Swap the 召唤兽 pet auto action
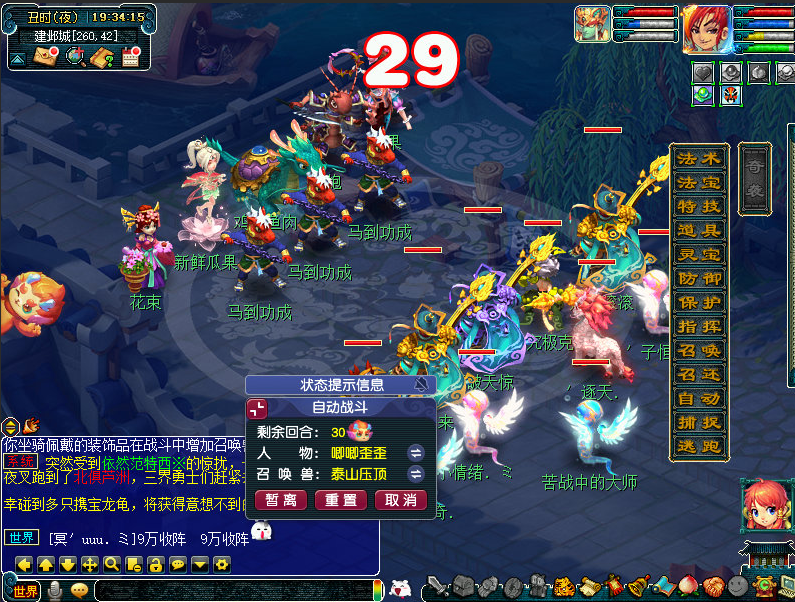This screenshot has width=795, height=602. point(416,474)
